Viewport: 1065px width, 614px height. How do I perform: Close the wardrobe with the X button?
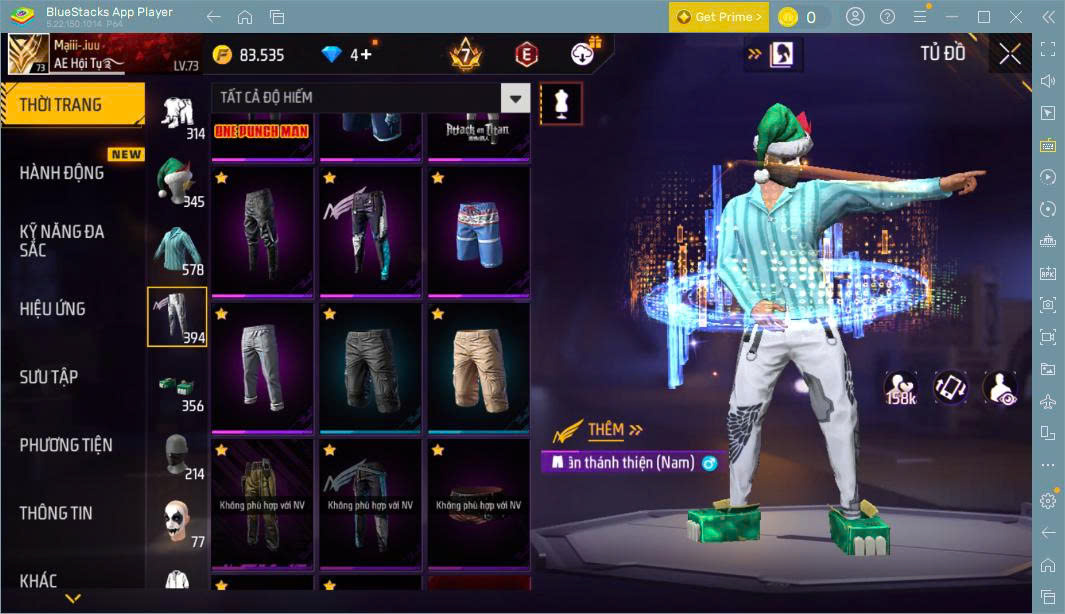pos(1010,54)
